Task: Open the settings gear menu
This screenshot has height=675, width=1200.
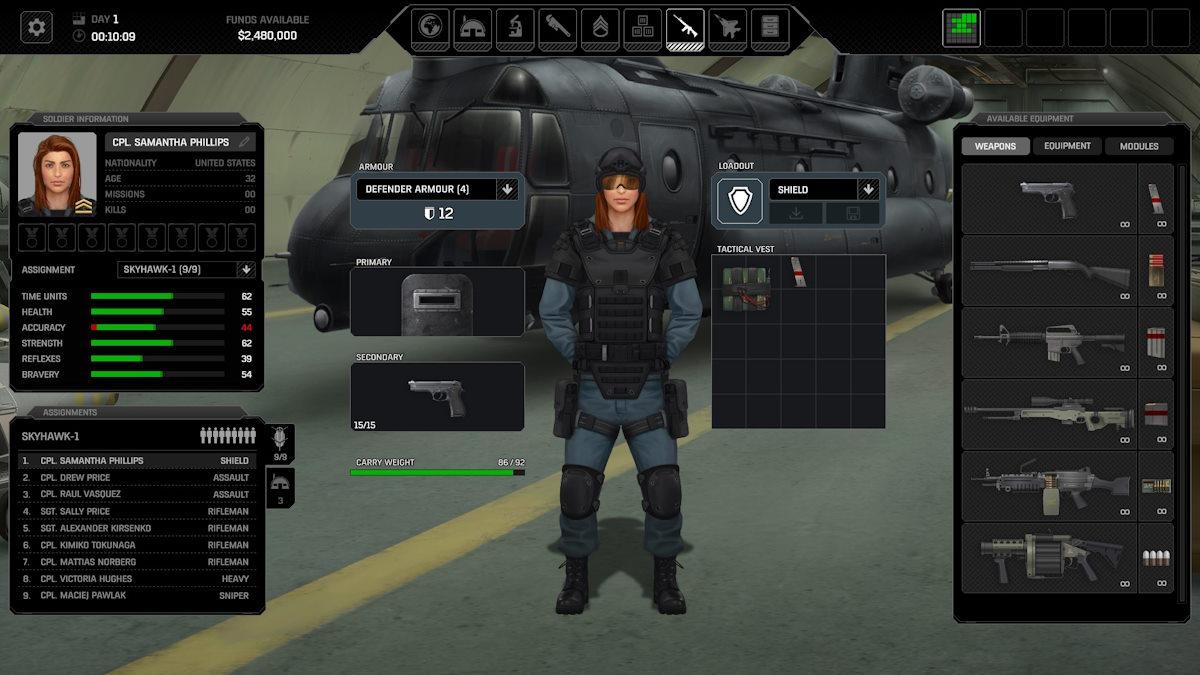Action: [37, 27]
